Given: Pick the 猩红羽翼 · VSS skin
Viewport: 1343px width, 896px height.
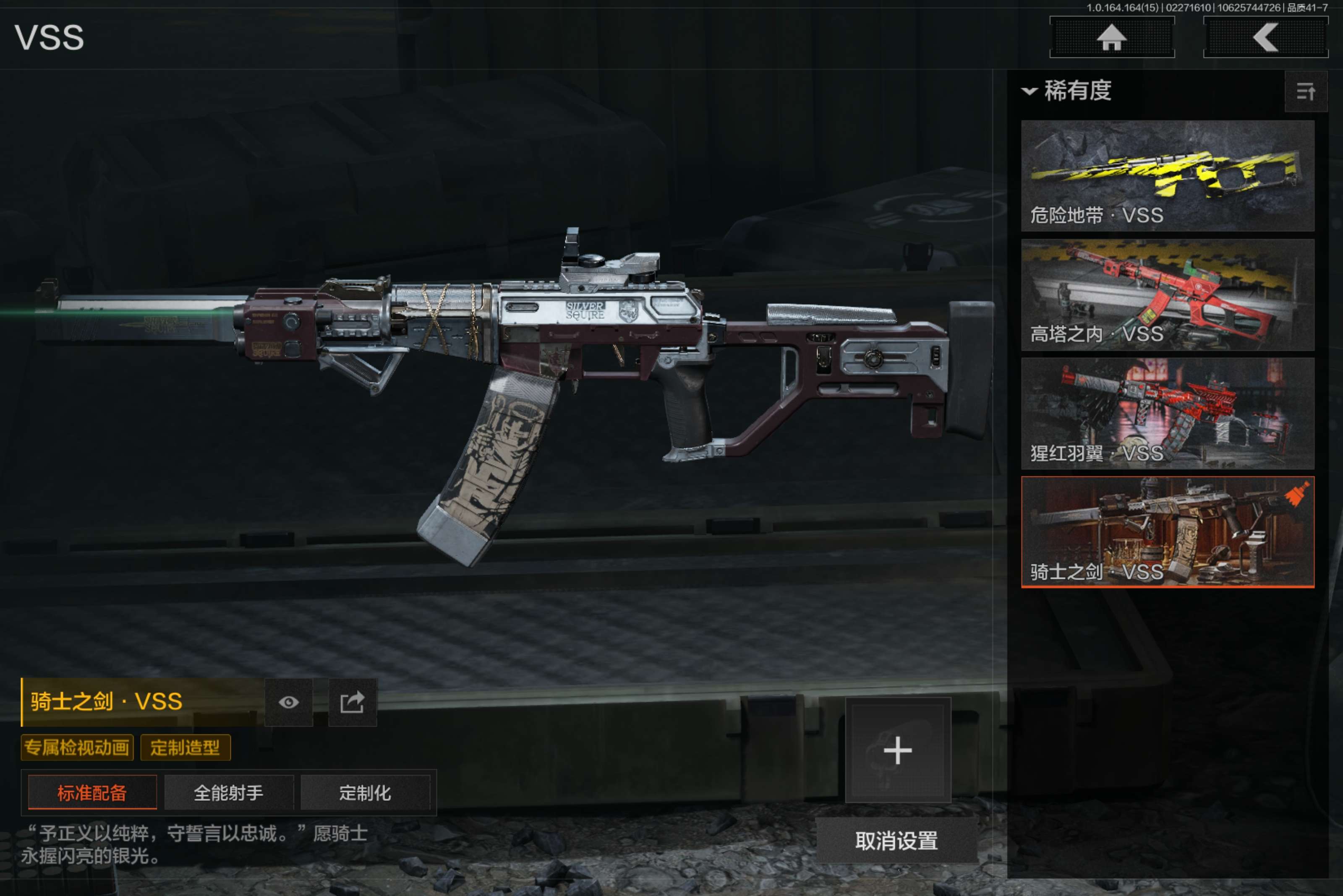Looking at the screenshot, I should coord(1167,413).
